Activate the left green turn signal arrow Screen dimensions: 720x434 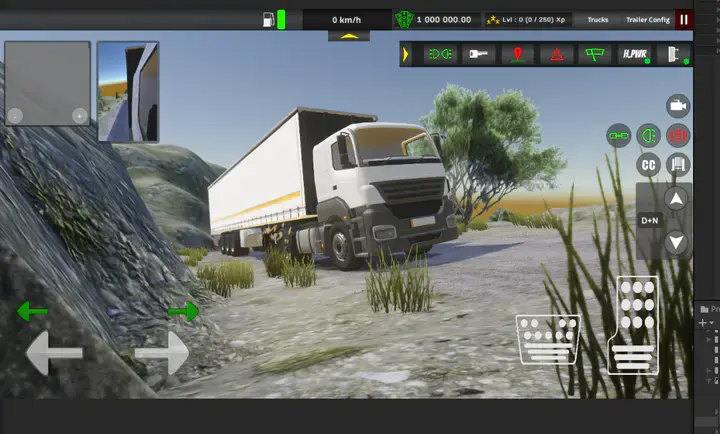click(x=32, y=312)
